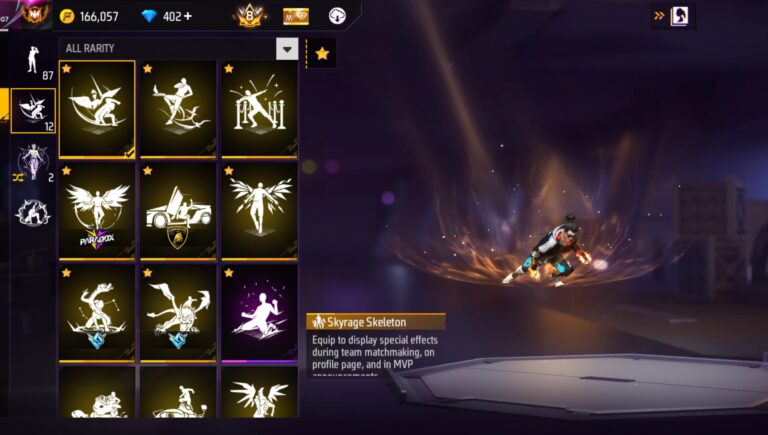Open the All Rarity filter dropdown
This screenshot has height=435, width=768.
point(287,49)
